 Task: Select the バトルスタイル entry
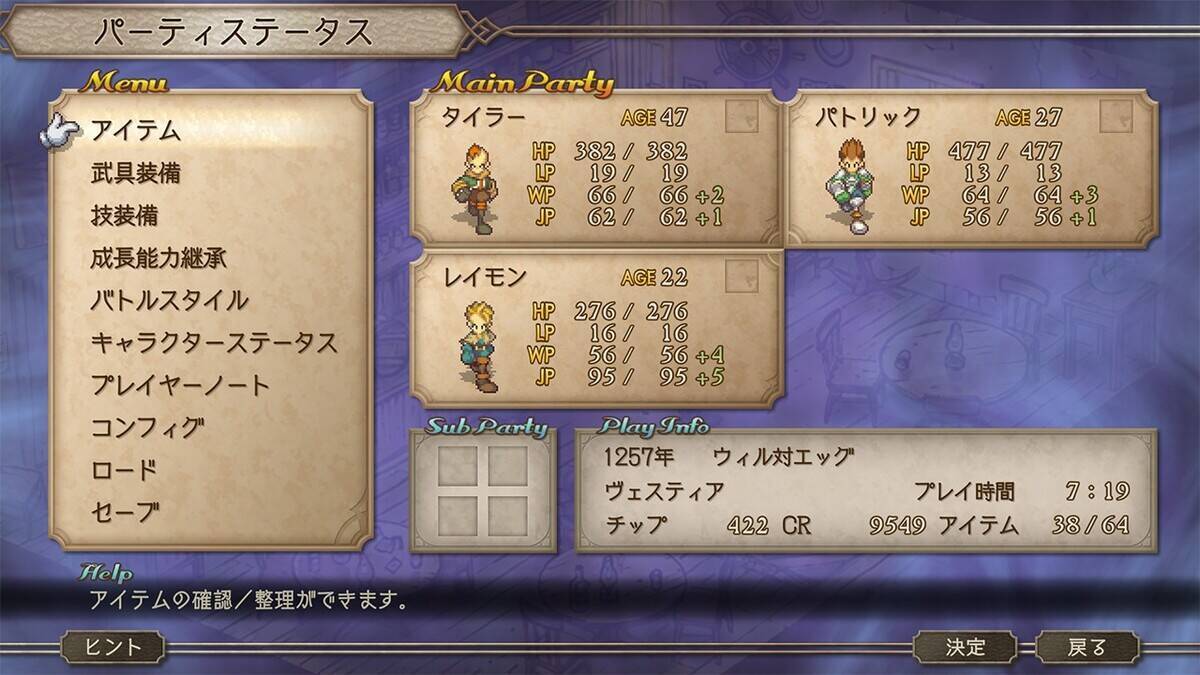tap(169, 300)
